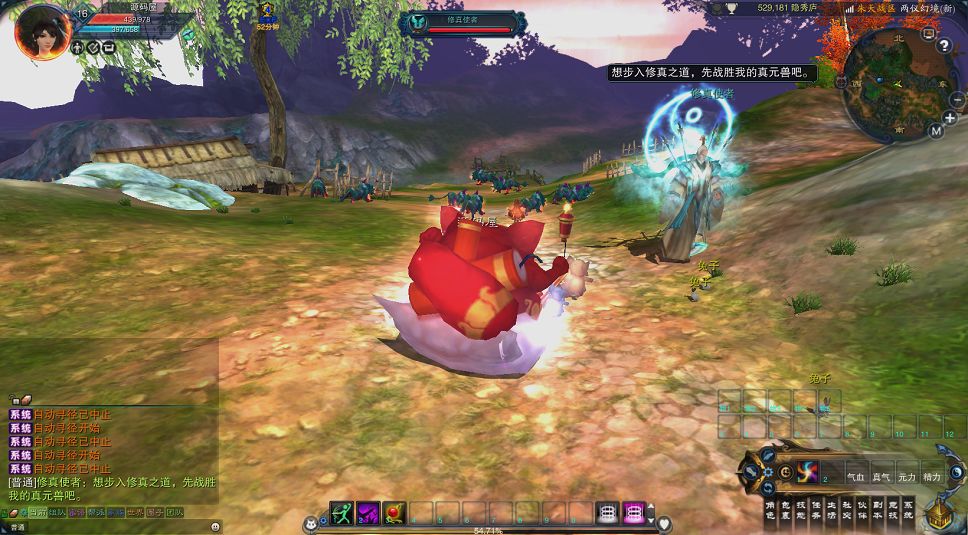The height and width of the screenshot is (535, 968).
Task: Open the 系统 system menu
Action: 907,509
